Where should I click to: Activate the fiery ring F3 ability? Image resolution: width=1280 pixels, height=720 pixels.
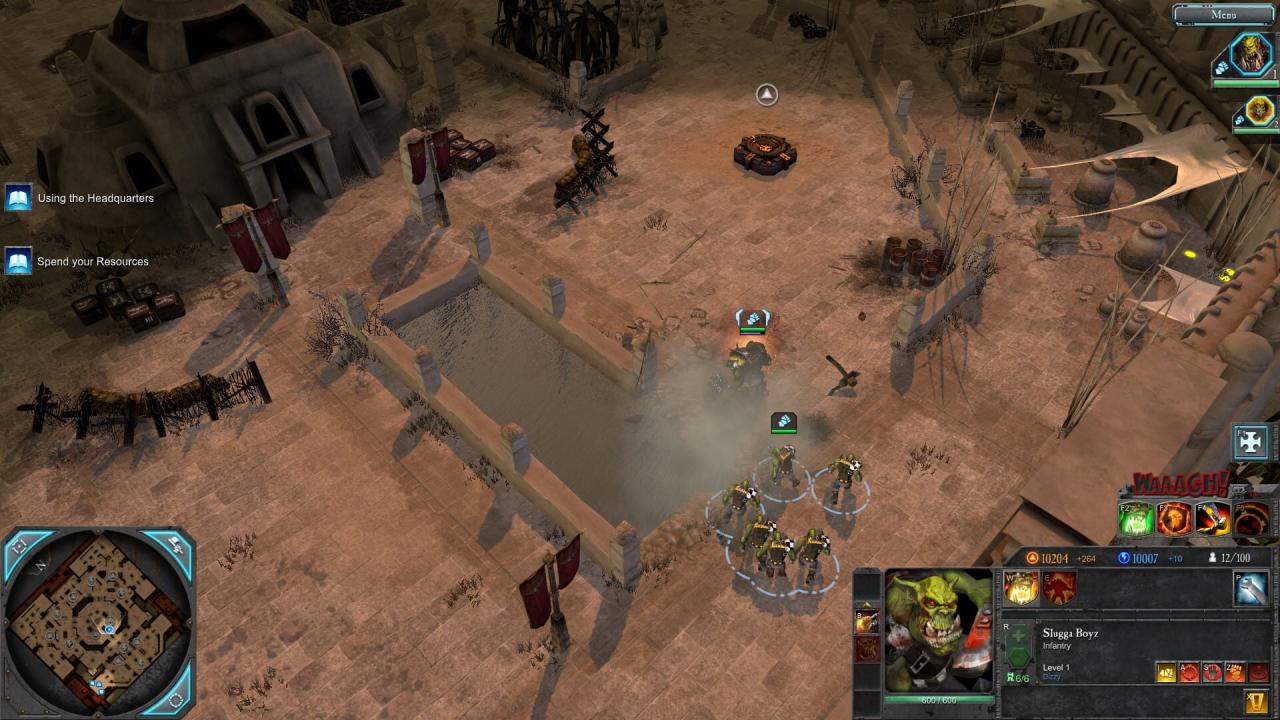coord(1175,519)
